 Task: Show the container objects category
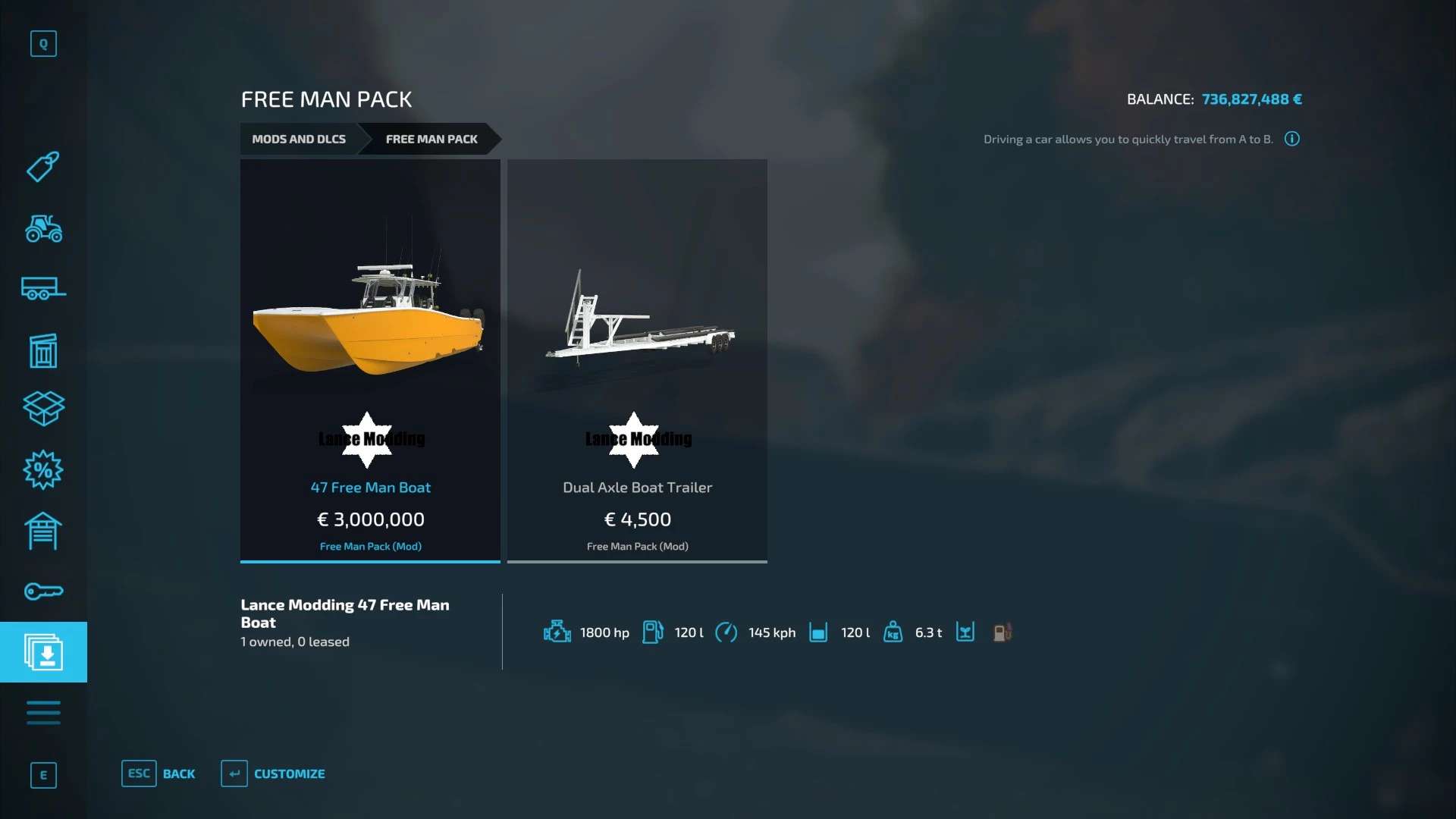click(43, 350)
